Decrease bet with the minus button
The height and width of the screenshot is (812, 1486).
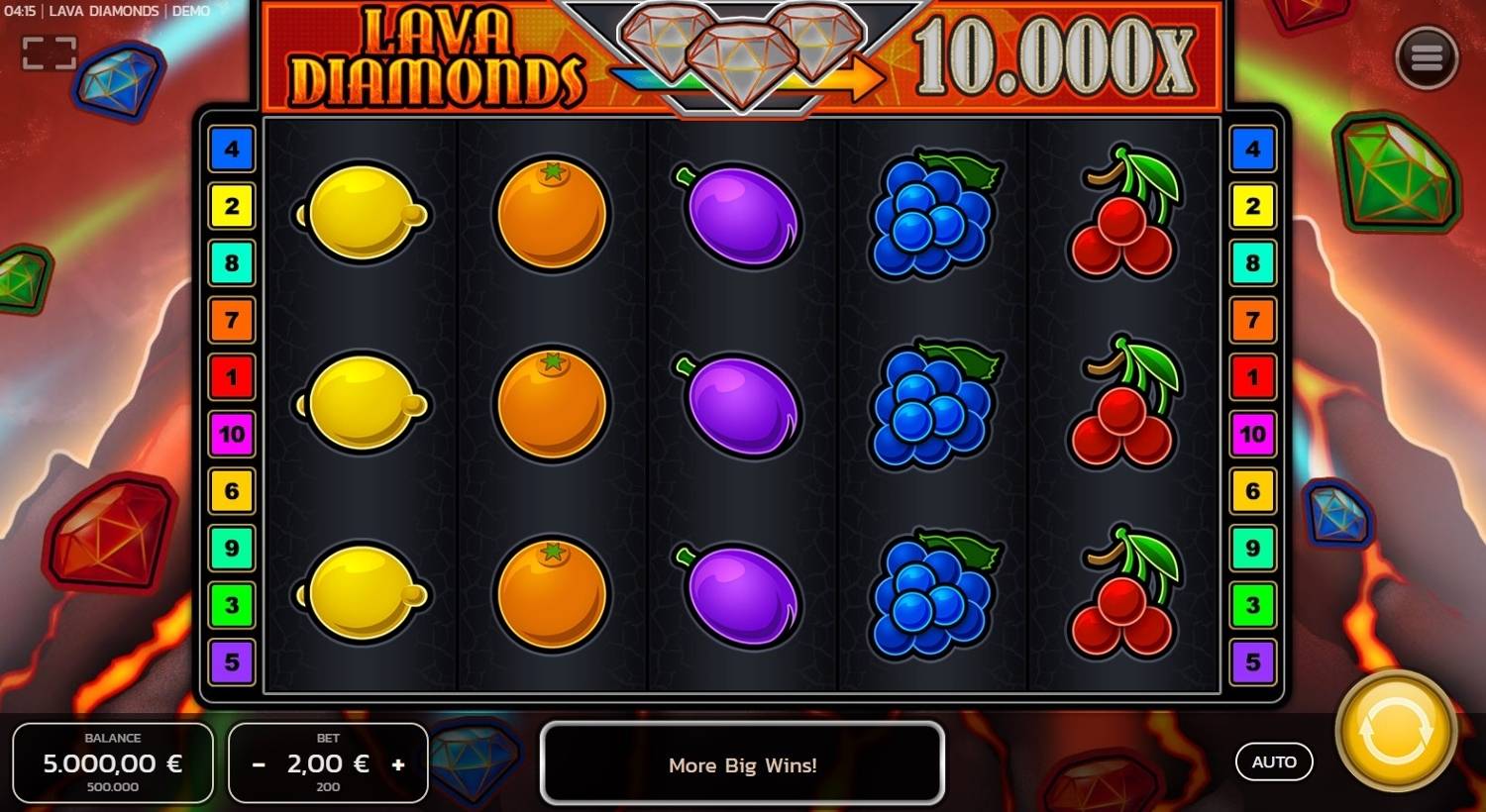[259, 763]
